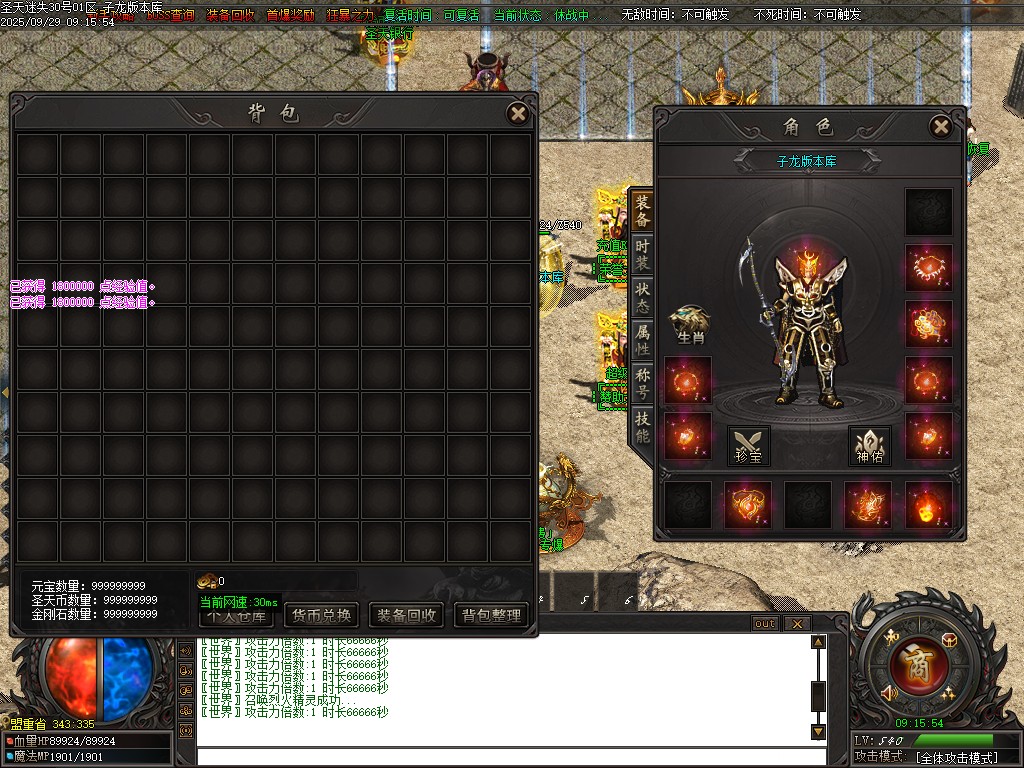Click the 装备回收 button in backpack
This screenshot has height=768, width=1024.
[x=405, y=615]
